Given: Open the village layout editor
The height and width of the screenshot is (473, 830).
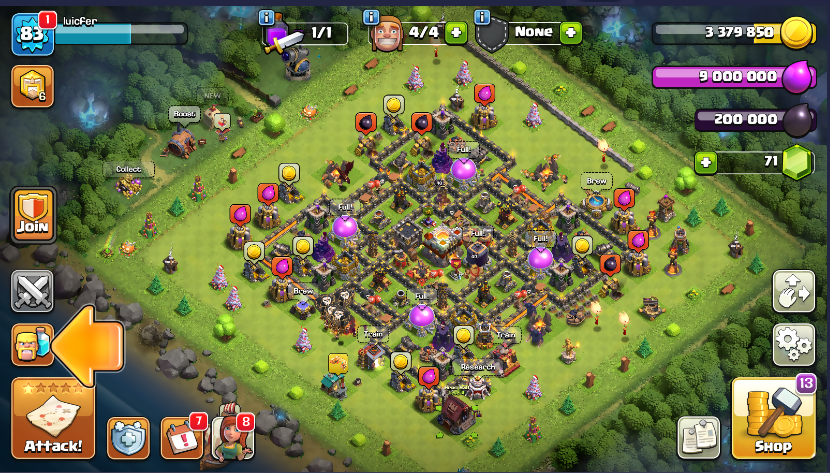Looking at the screenshot, I should [x=794, y=291].
